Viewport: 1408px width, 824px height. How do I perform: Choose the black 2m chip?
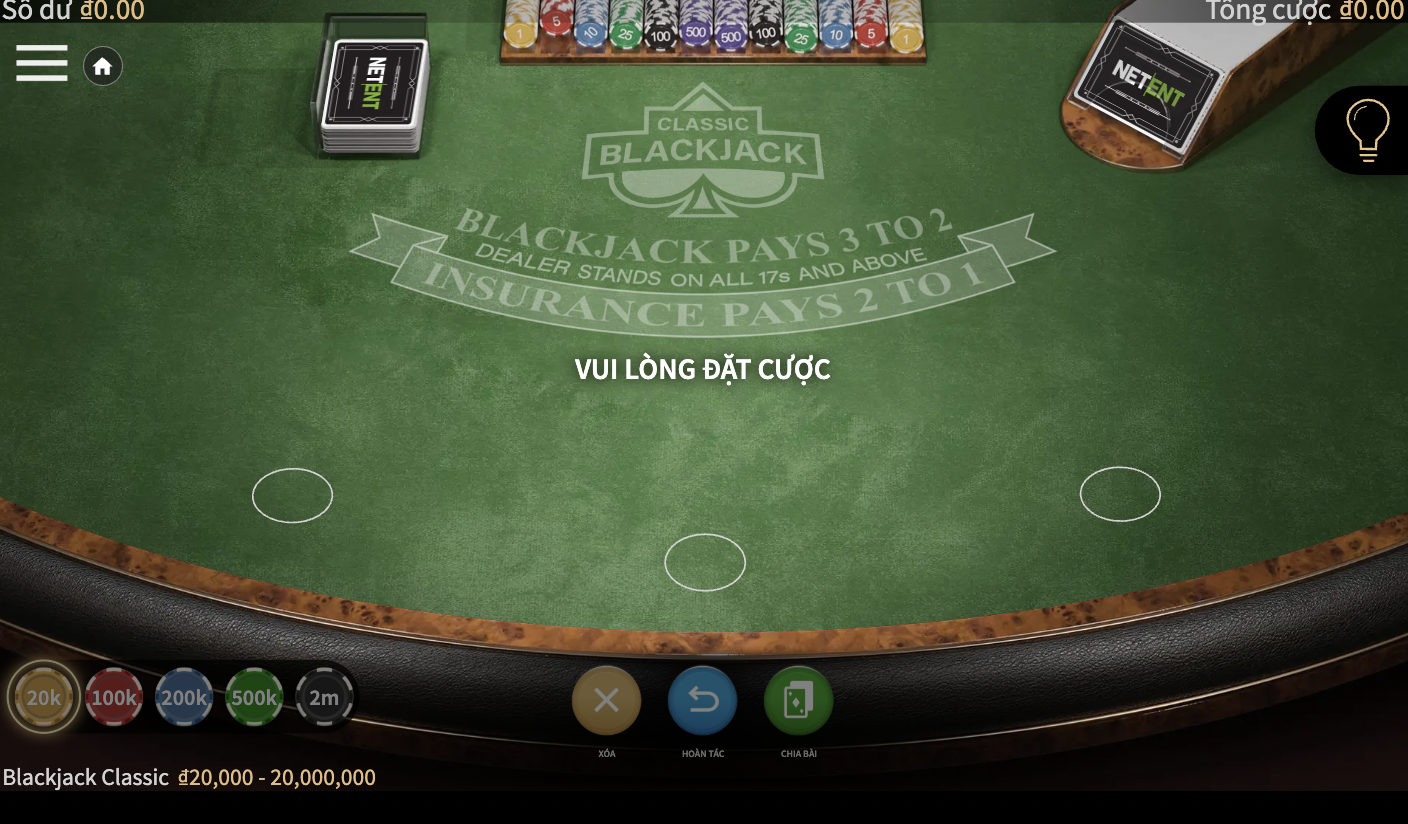point(324,697)
